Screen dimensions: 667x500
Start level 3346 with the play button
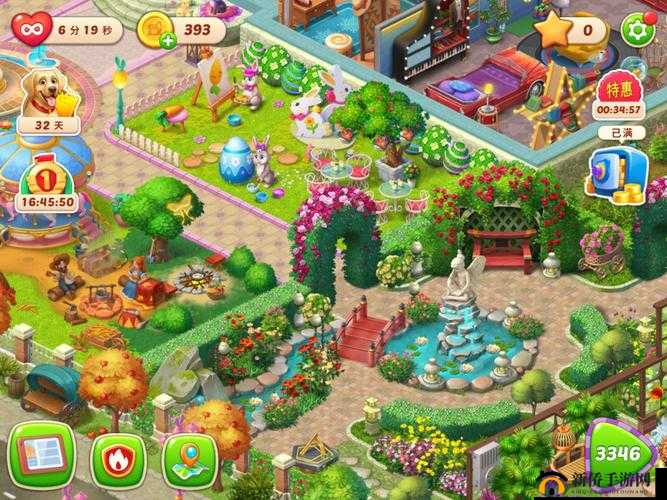tap(622, 456)
